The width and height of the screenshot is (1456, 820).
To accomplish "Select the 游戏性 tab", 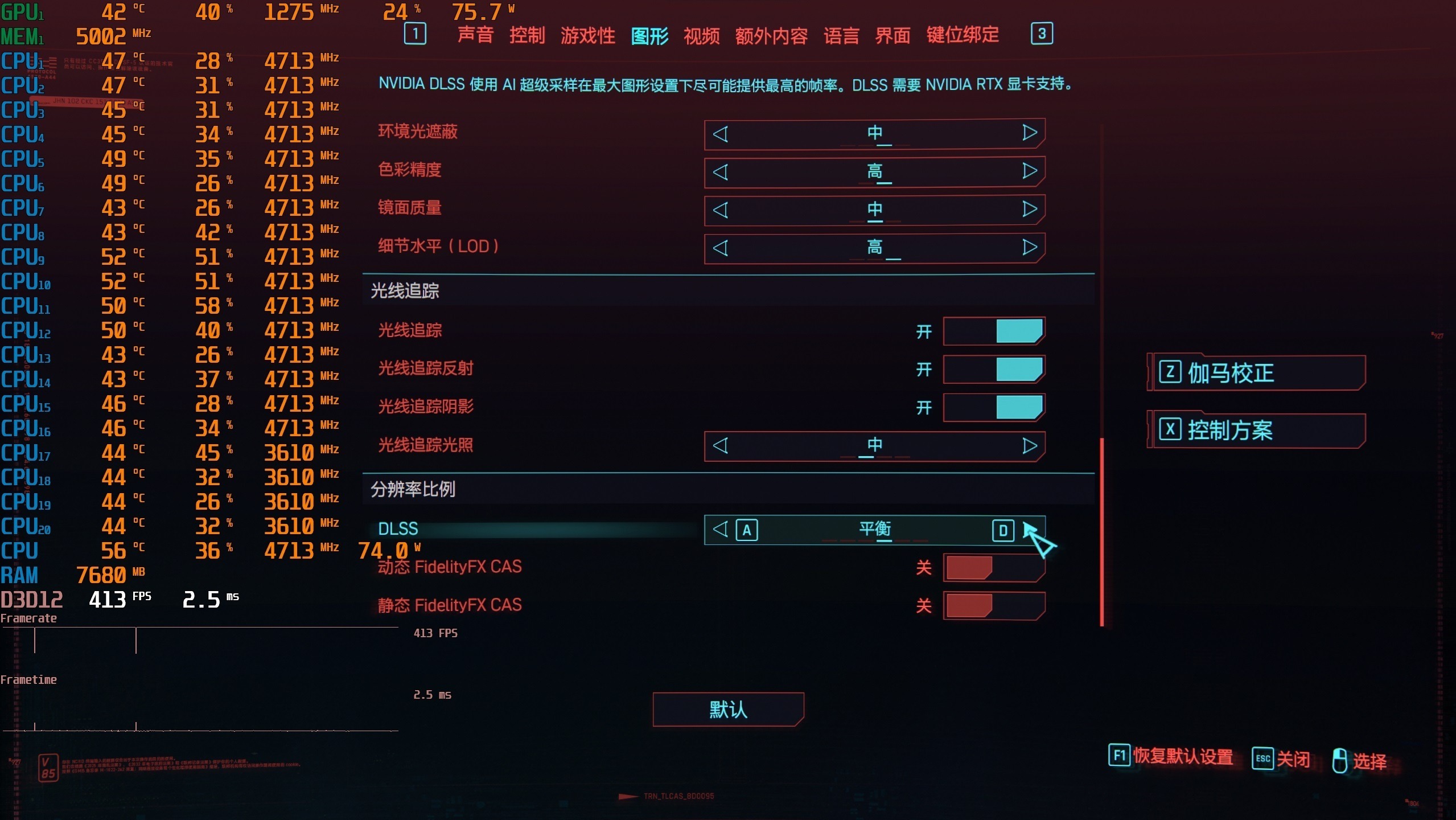I will click(587, 35).
